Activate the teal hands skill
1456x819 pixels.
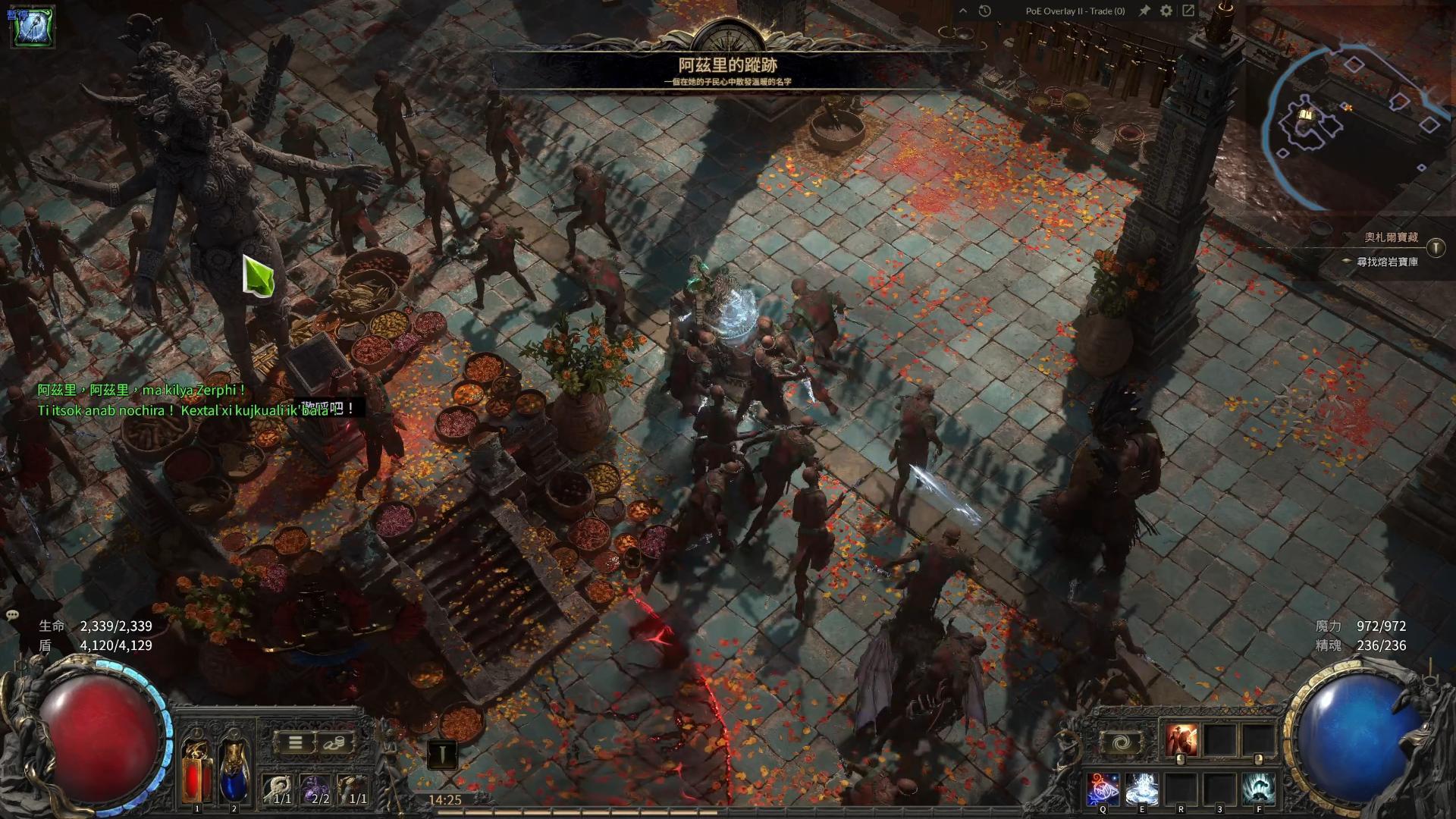tap(1259, 789)
